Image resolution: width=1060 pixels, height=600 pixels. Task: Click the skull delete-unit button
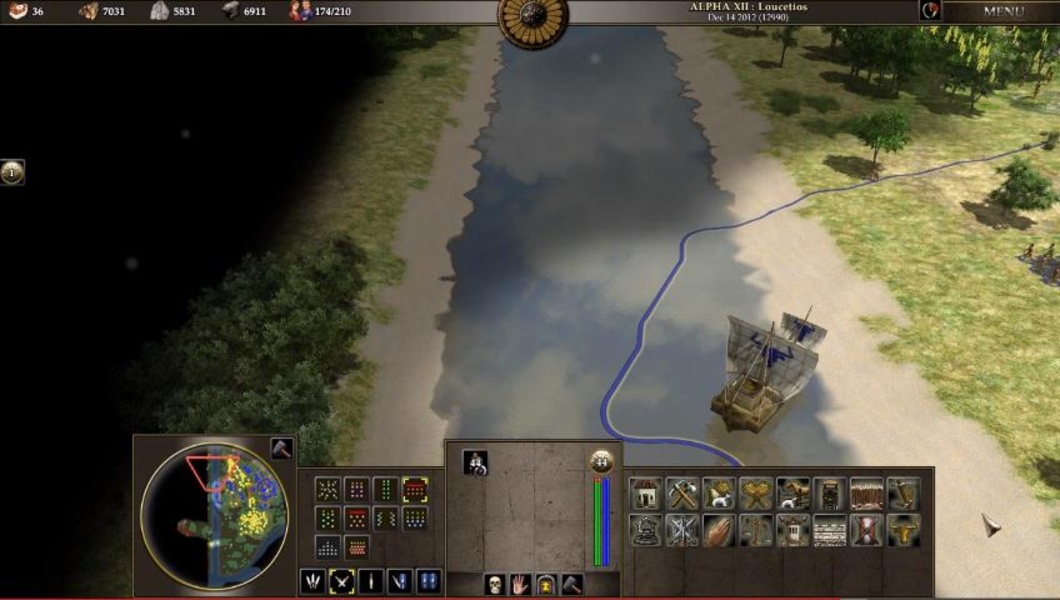point(492,584)
